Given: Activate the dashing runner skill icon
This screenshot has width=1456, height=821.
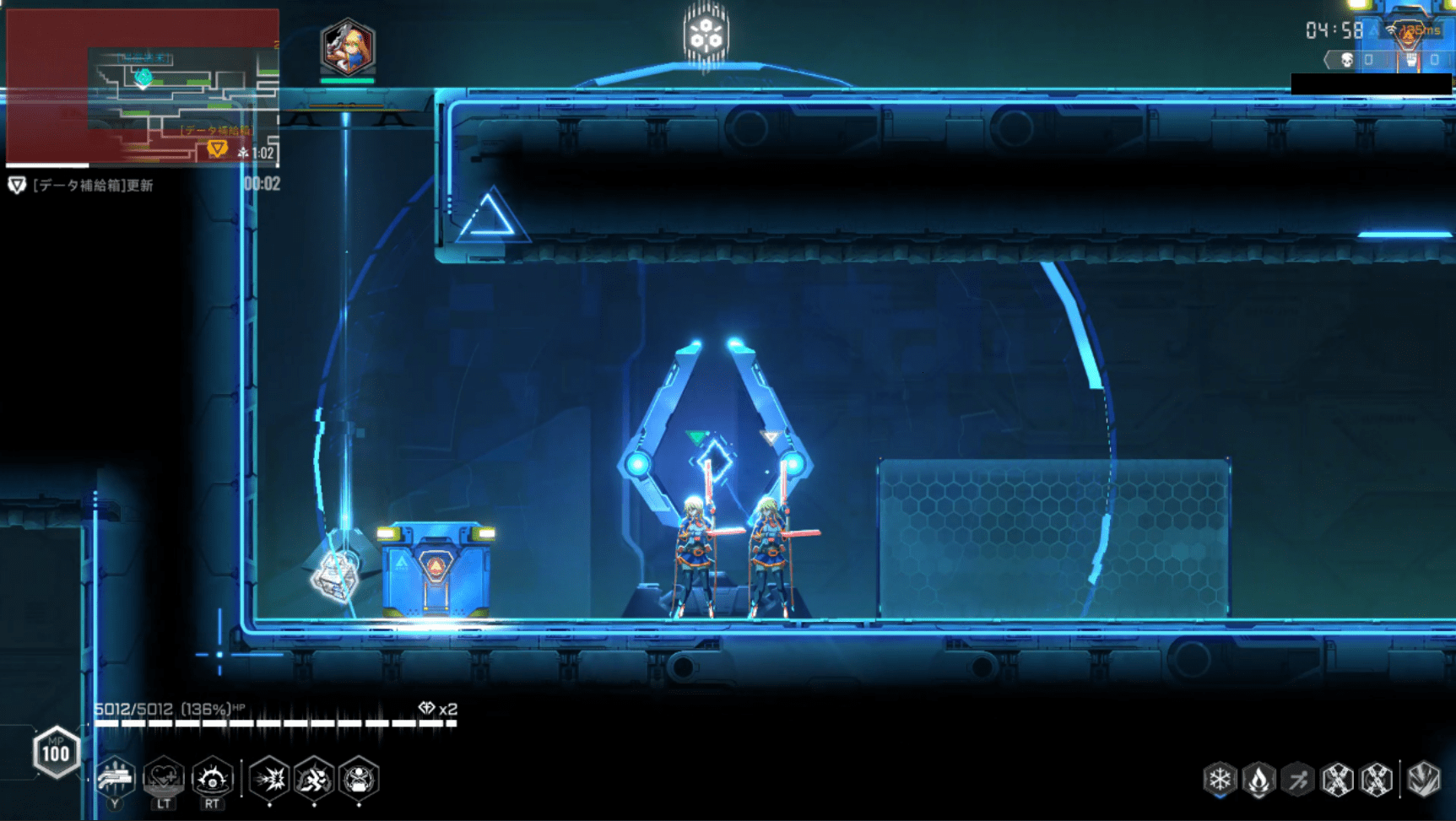Looking at the screenshot, I should click(314, 777).
